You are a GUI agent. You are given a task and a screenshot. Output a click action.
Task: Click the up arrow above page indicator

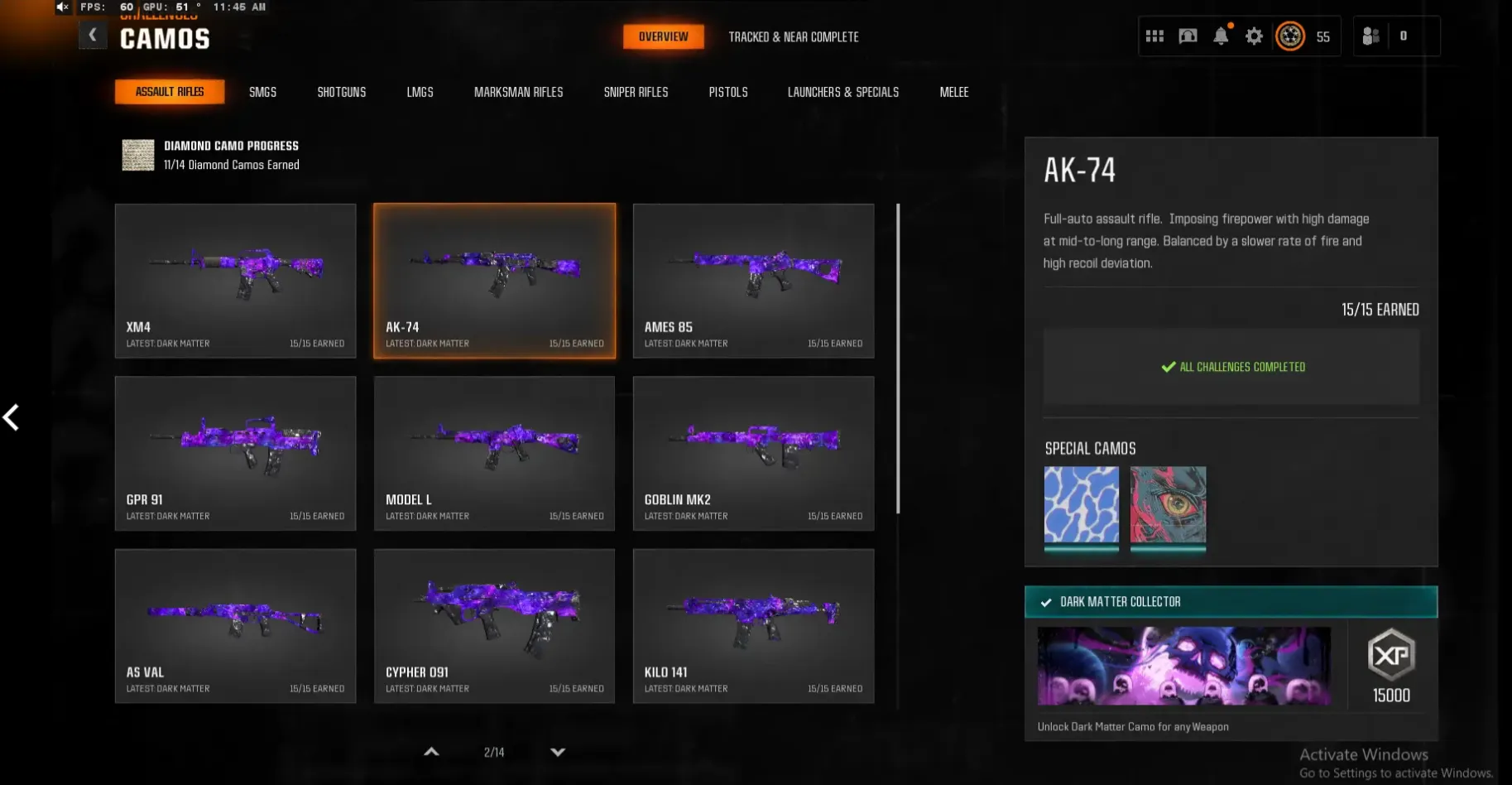click(x=431, y=751)
